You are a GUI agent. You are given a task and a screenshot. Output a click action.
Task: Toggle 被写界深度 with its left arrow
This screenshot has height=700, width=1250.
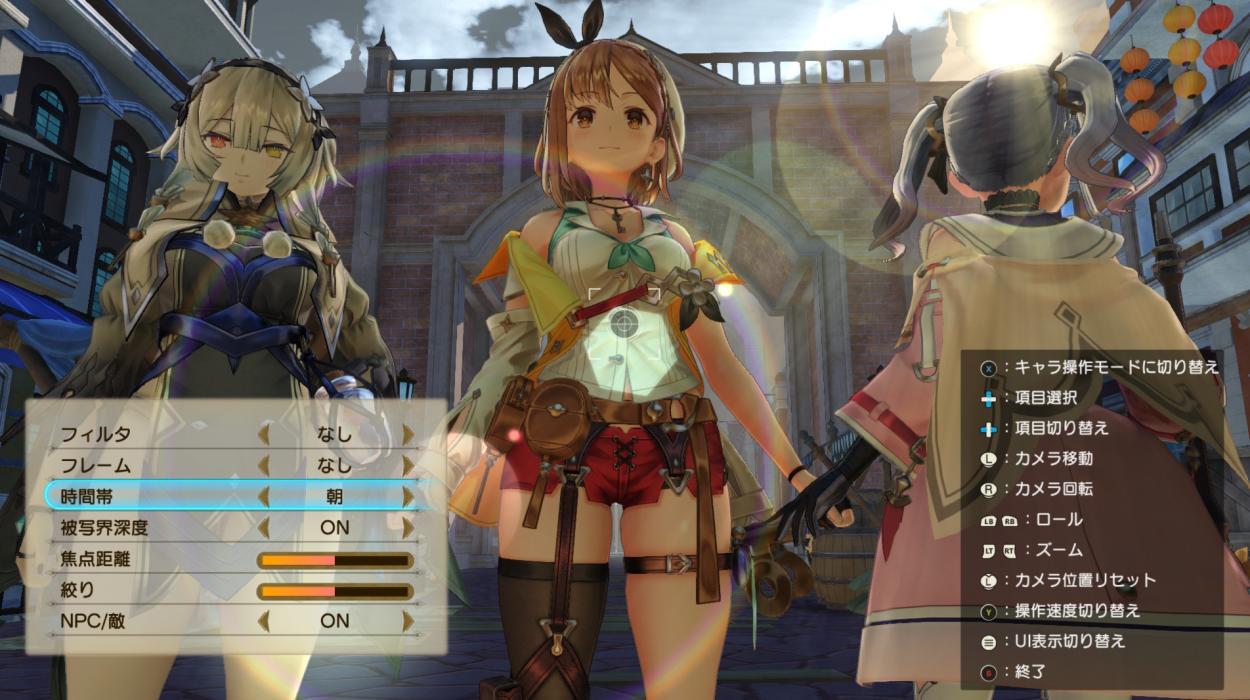tap(263, 527)
